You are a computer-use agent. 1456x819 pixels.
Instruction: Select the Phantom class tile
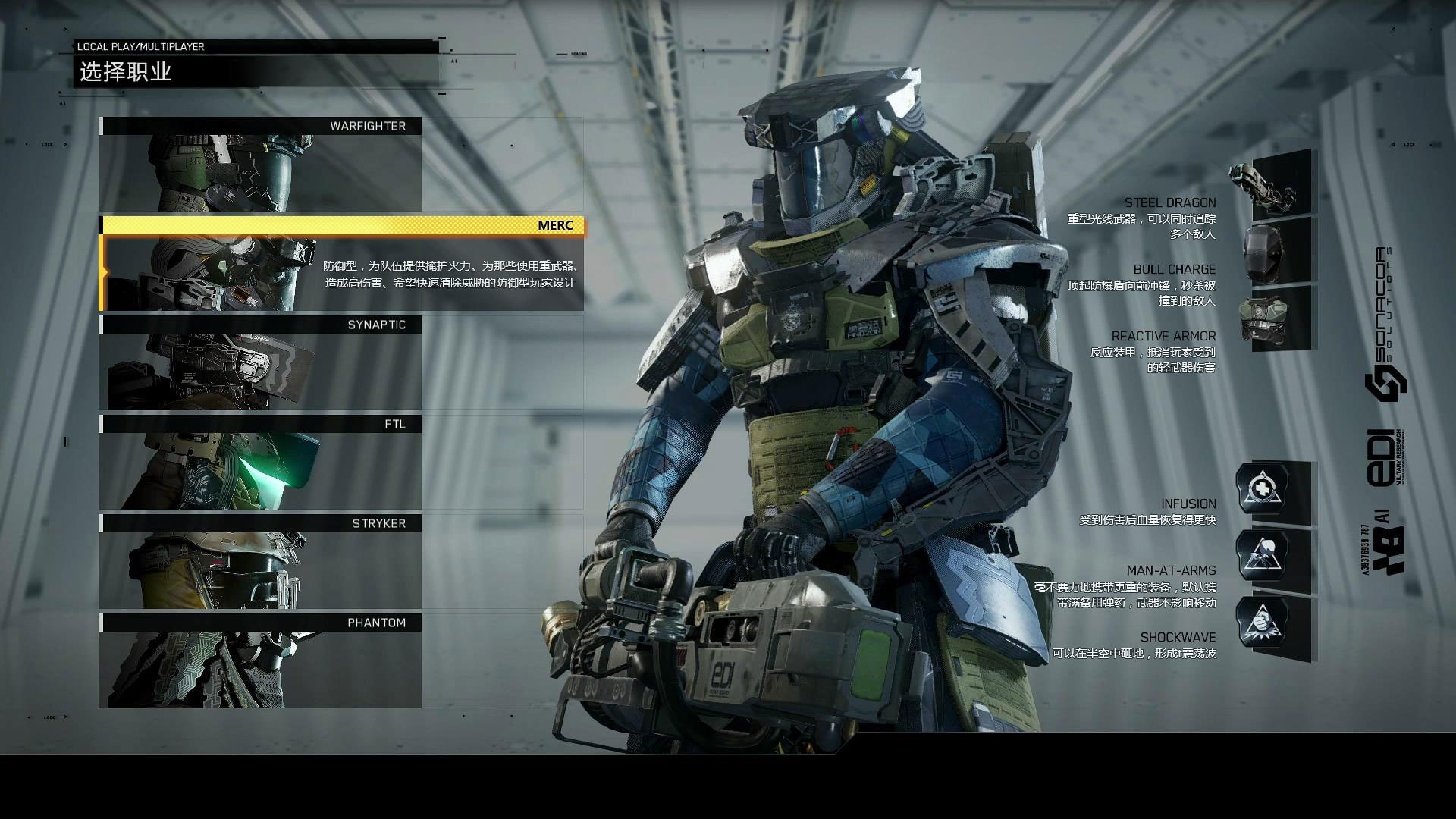point(260,661)
